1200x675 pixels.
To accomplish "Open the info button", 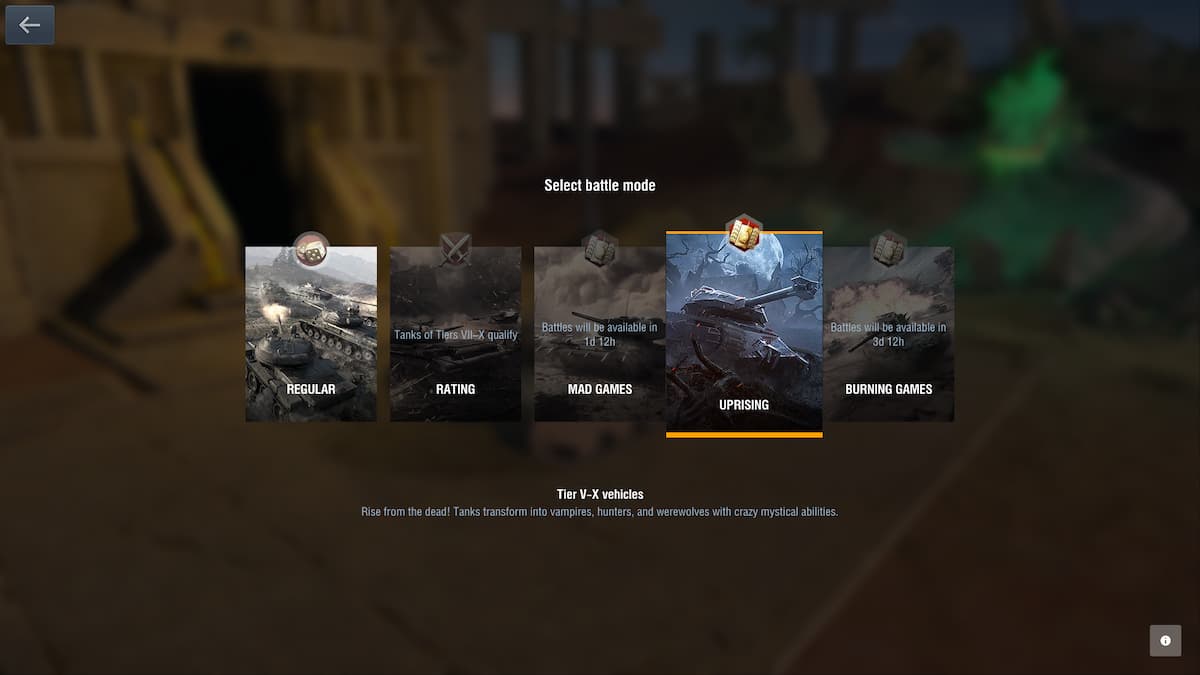I will 1165,641.
